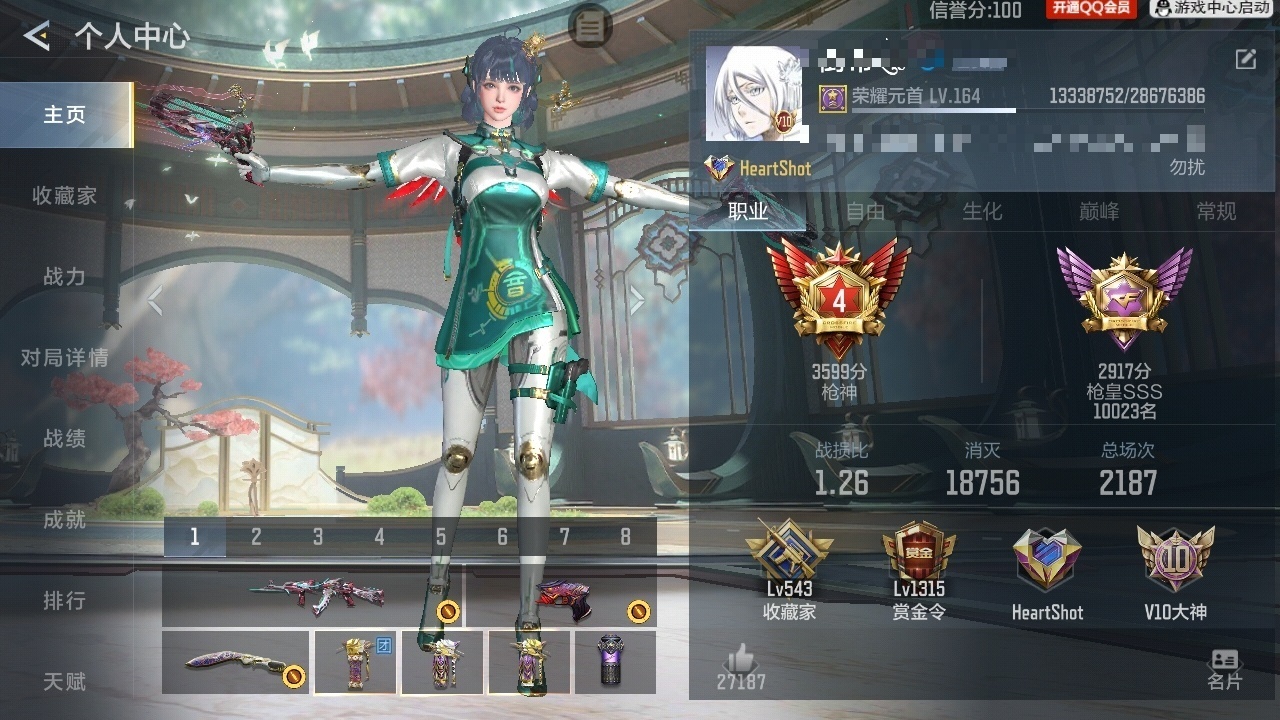Open the 战绩 records page
Viewport: 1280px width, 720px height.
tap(65, 439)
